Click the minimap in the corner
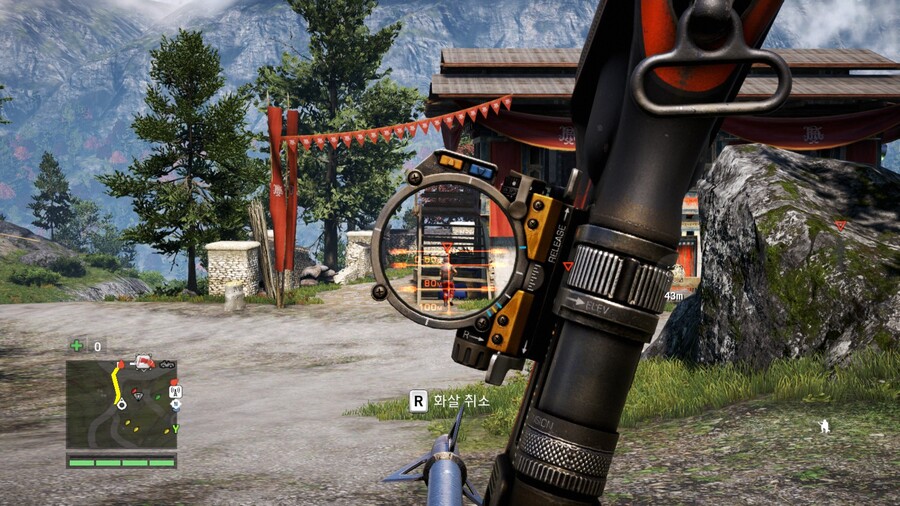The width and height of the screenshot is (900, 506). (121, 404)
